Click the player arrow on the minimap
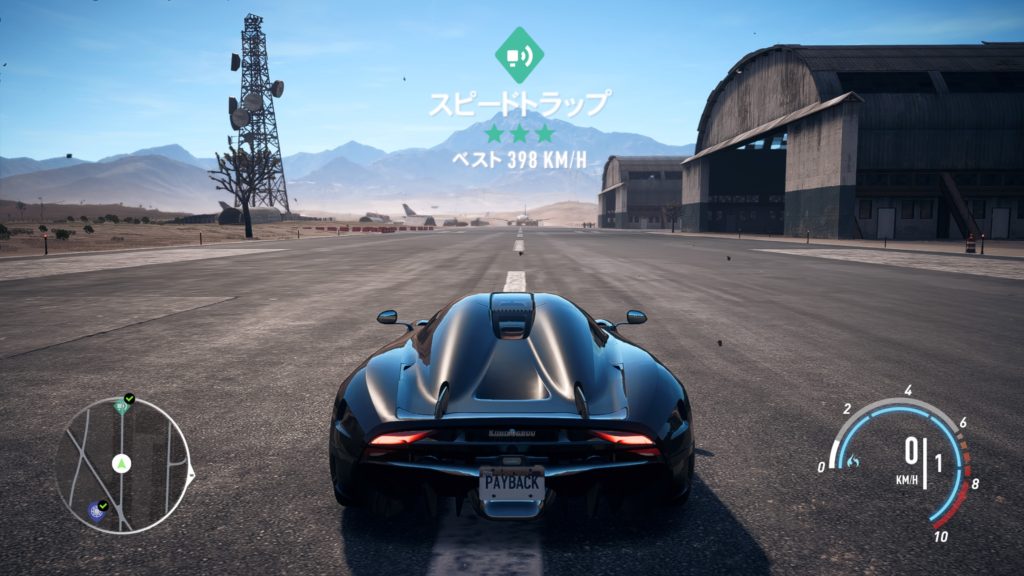1024x576 pixels. pos(122,463)
